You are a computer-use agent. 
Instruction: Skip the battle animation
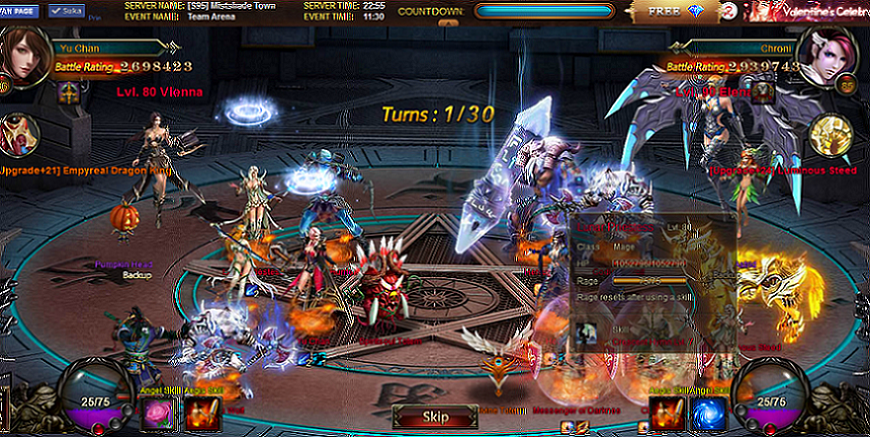point(435,417)
